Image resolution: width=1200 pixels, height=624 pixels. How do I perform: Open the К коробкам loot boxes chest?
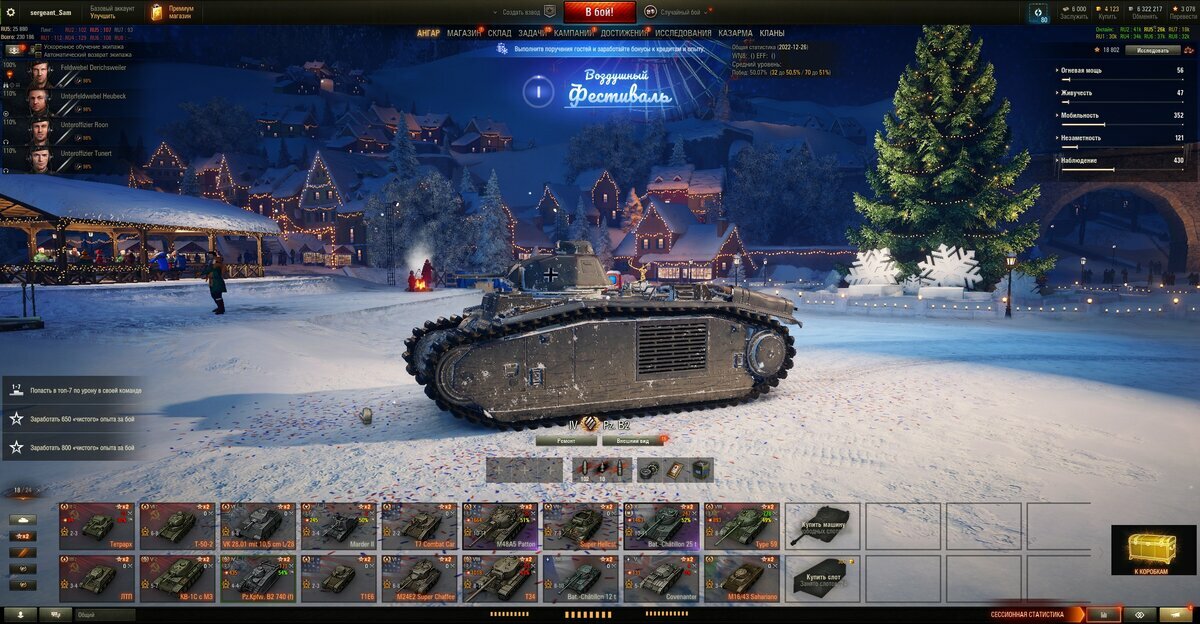coord(1146,551)
